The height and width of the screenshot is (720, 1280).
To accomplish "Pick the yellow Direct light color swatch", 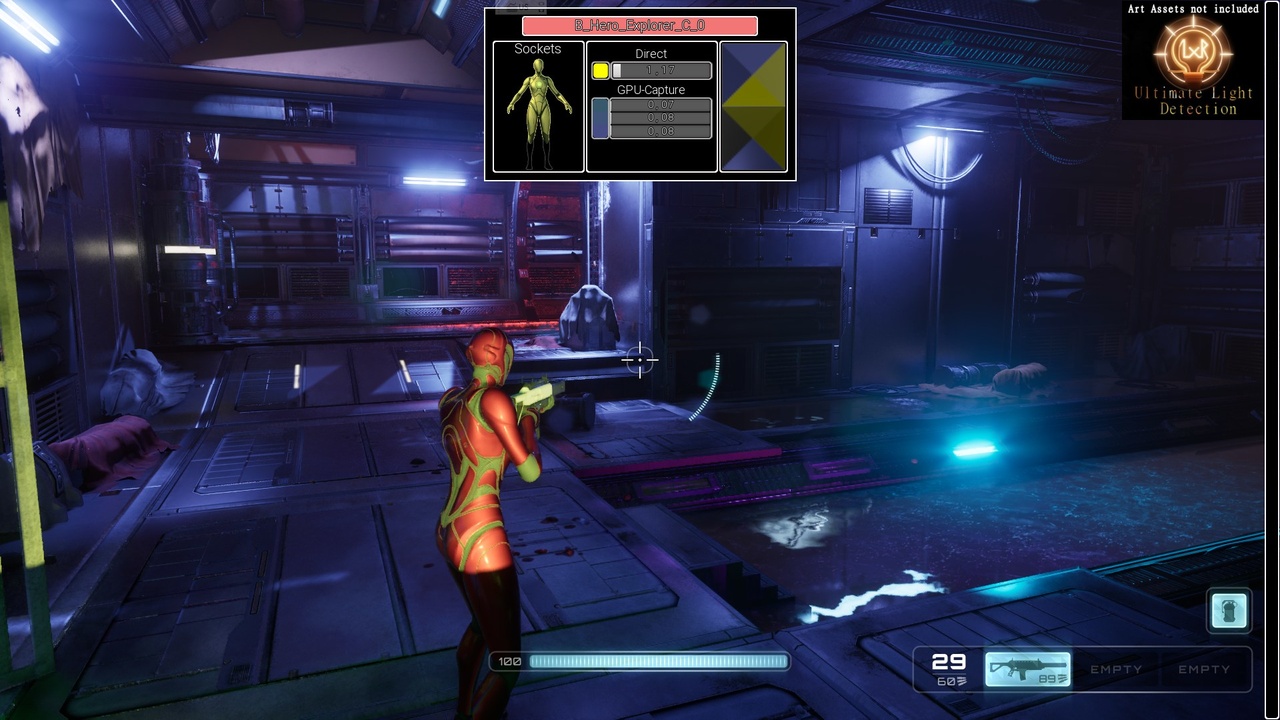I will click(x=600, y=71).
